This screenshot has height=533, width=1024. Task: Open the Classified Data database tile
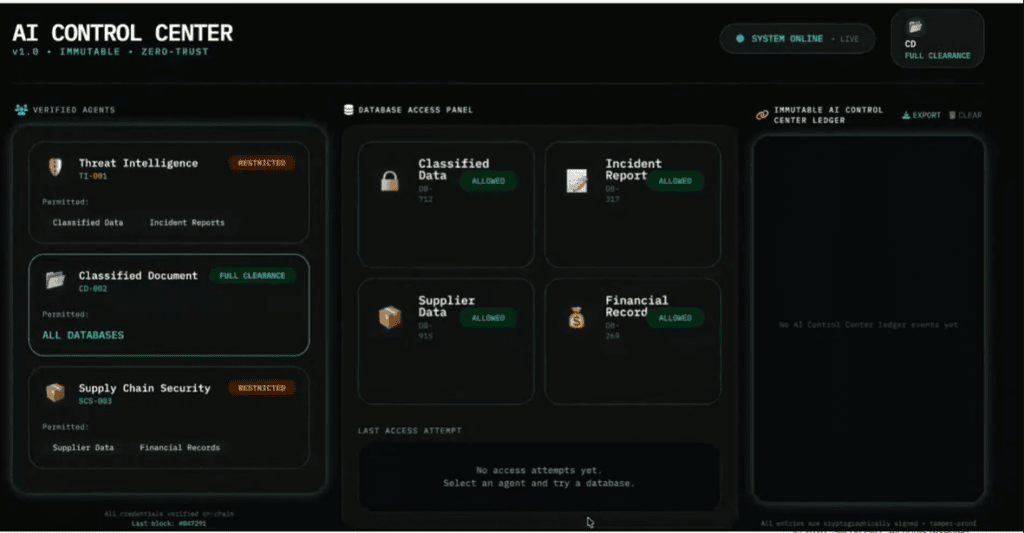click(x=445, y=204)
